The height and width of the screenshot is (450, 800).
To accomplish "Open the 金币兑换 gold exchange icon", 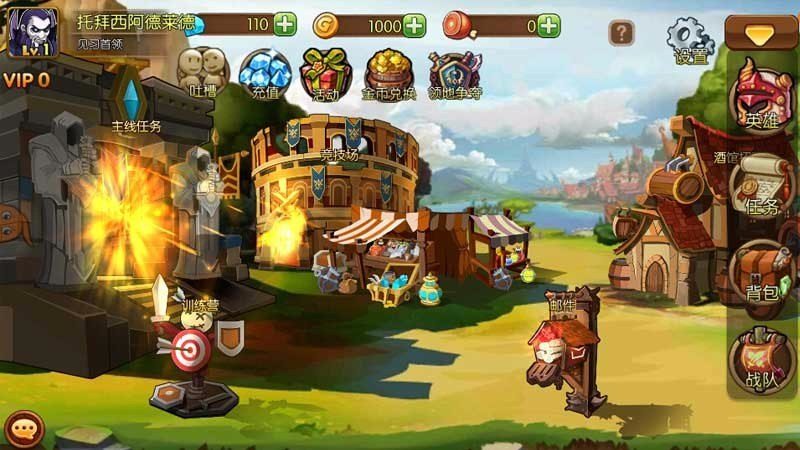I will click(x=389, y=72).
